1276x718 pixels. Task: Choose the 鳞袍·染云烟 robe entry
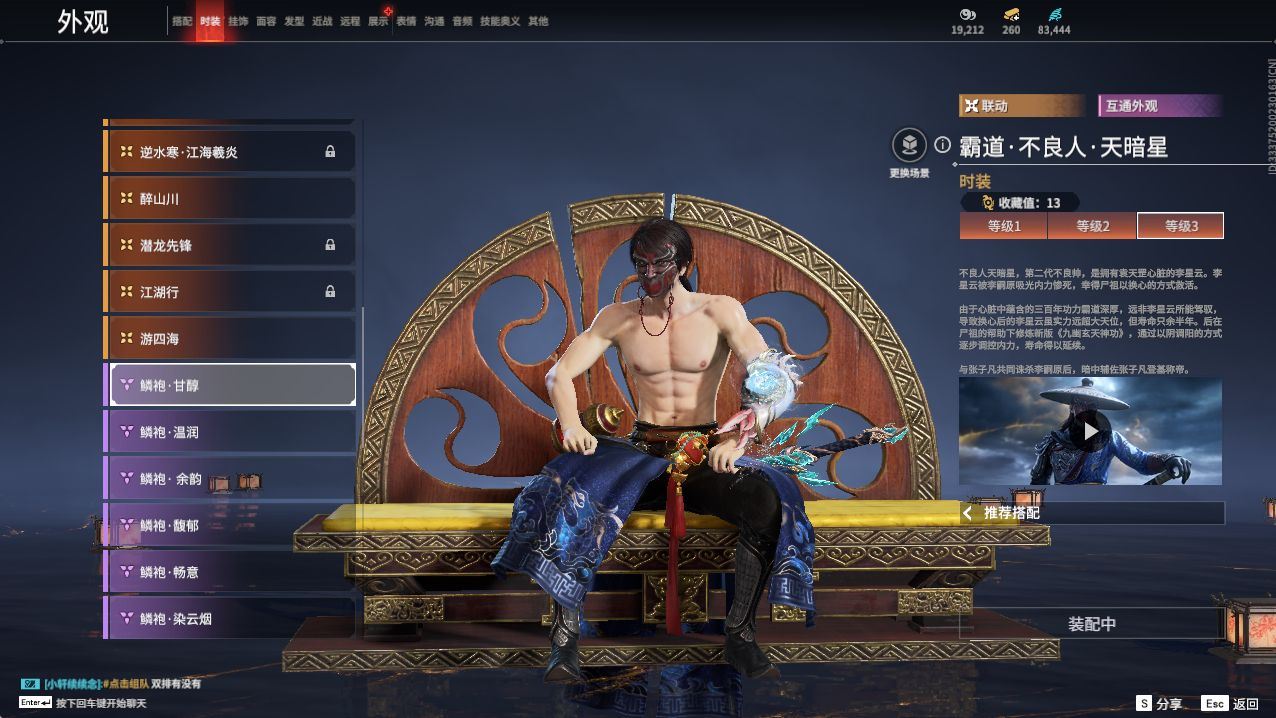coord(230,619)
